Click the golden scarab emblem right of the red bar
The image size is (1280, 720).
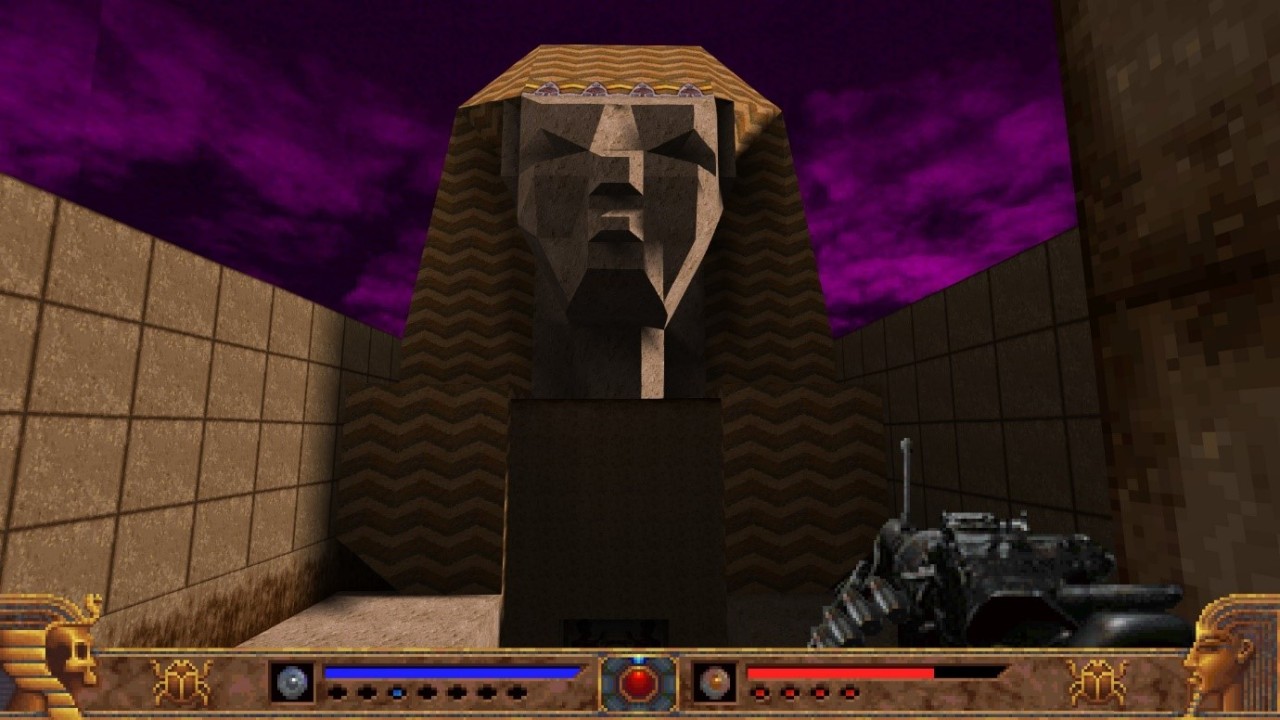(x=1097, y=682)
